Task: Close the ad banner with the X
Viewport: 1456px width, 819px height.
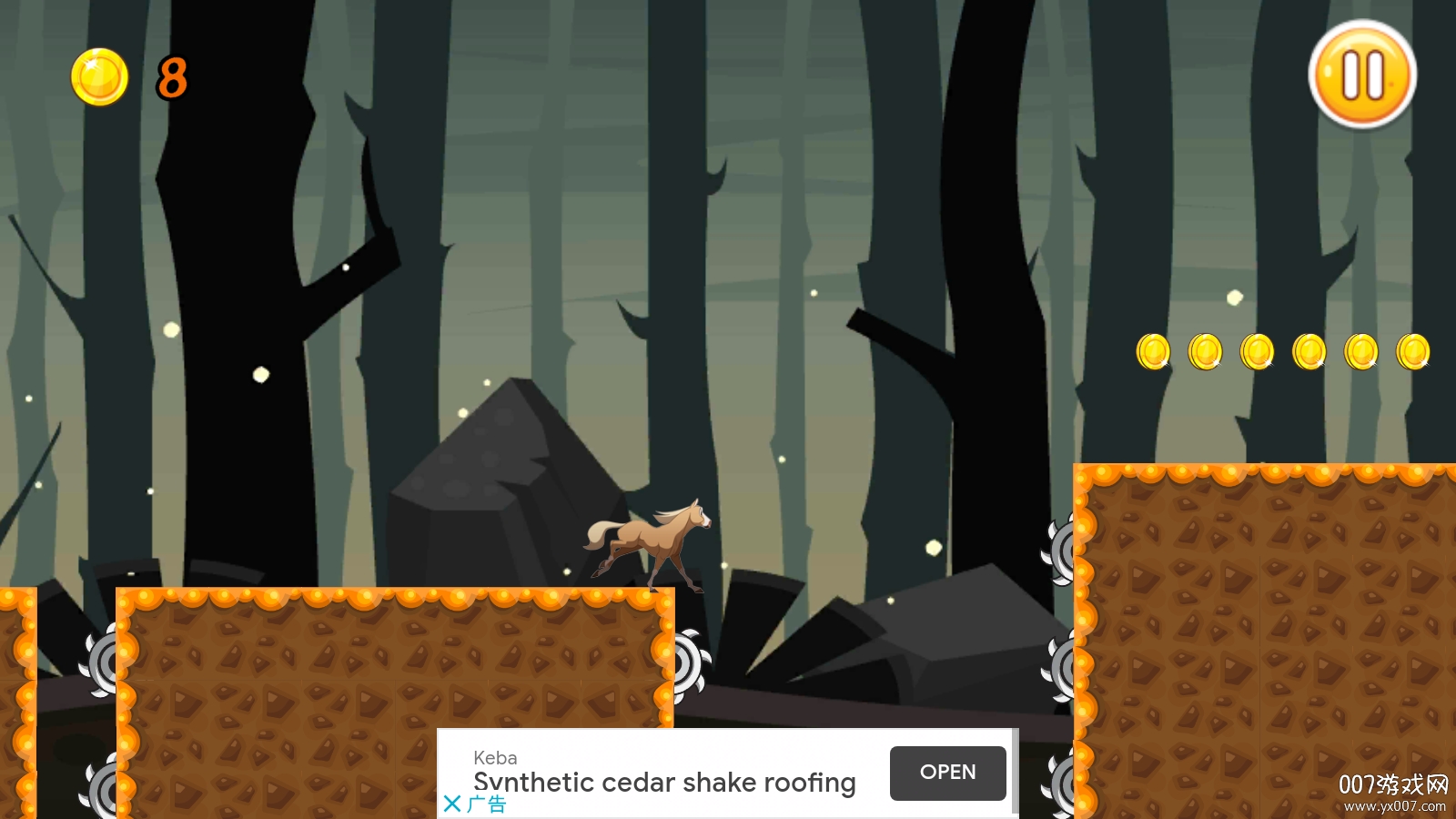Action: (452, 804)
